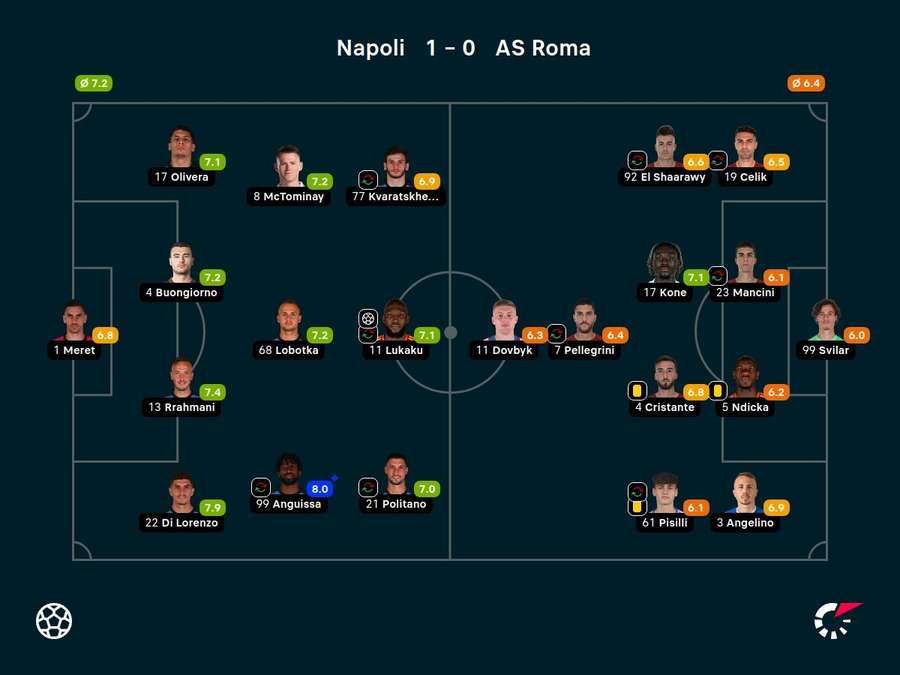Select Lobotka in the midfield
This screenshot has width=900, height=675.
(289, 322)
